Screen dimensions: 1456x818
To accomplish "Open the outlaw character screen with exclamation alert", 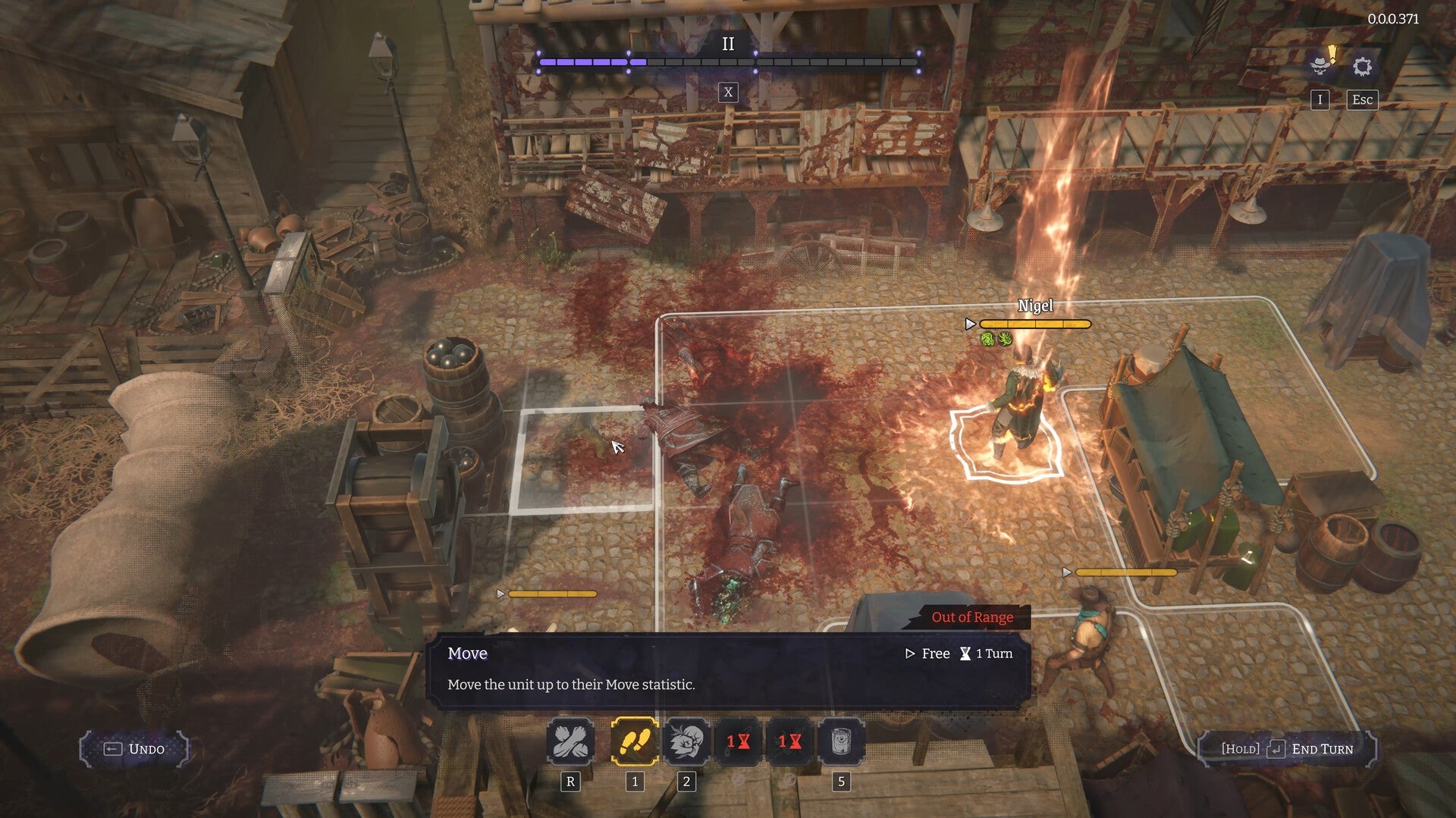I will (1319, 67).
